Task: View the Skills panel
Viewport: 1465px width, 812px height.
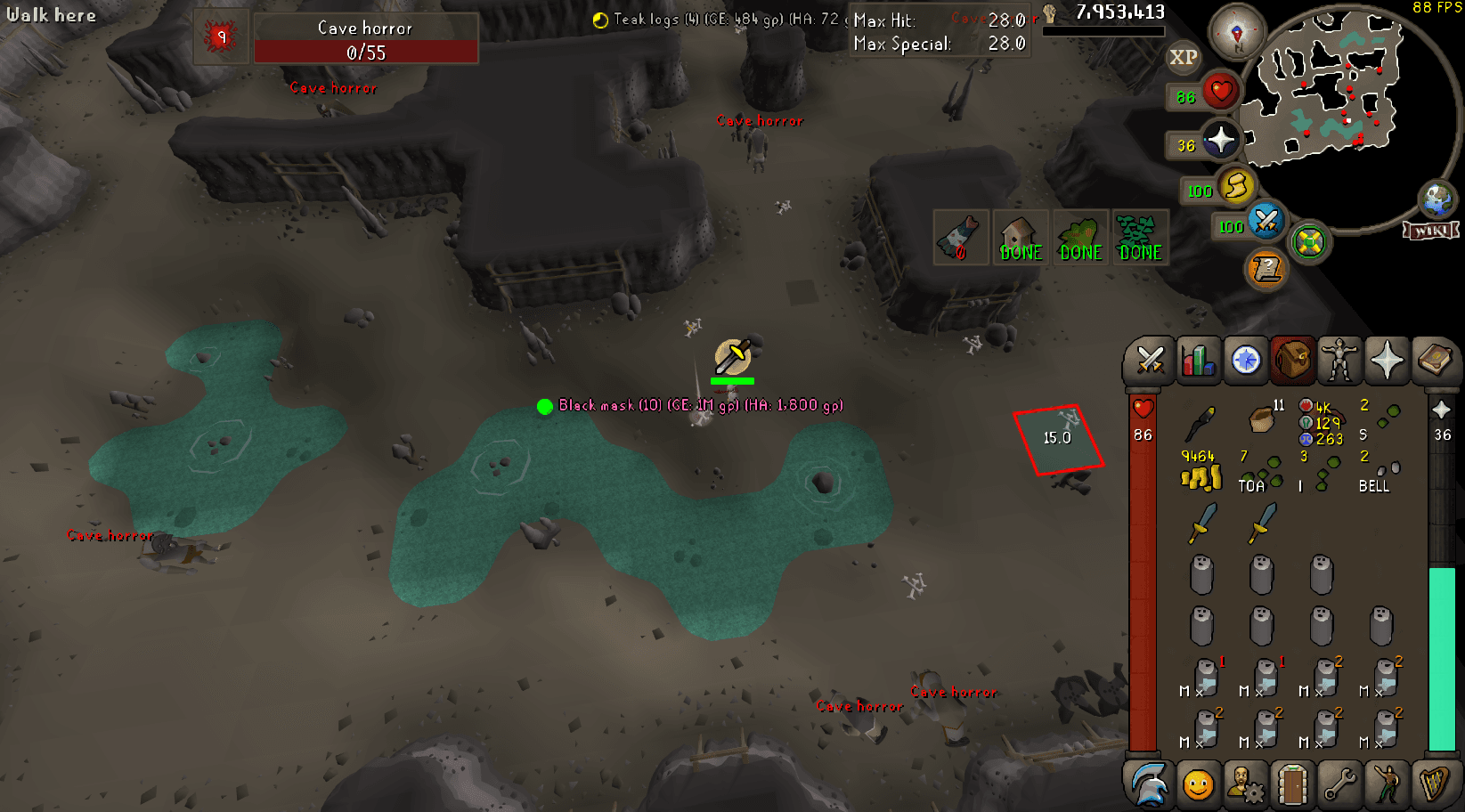Action: pyautogui.click(x=1199, y=361)
